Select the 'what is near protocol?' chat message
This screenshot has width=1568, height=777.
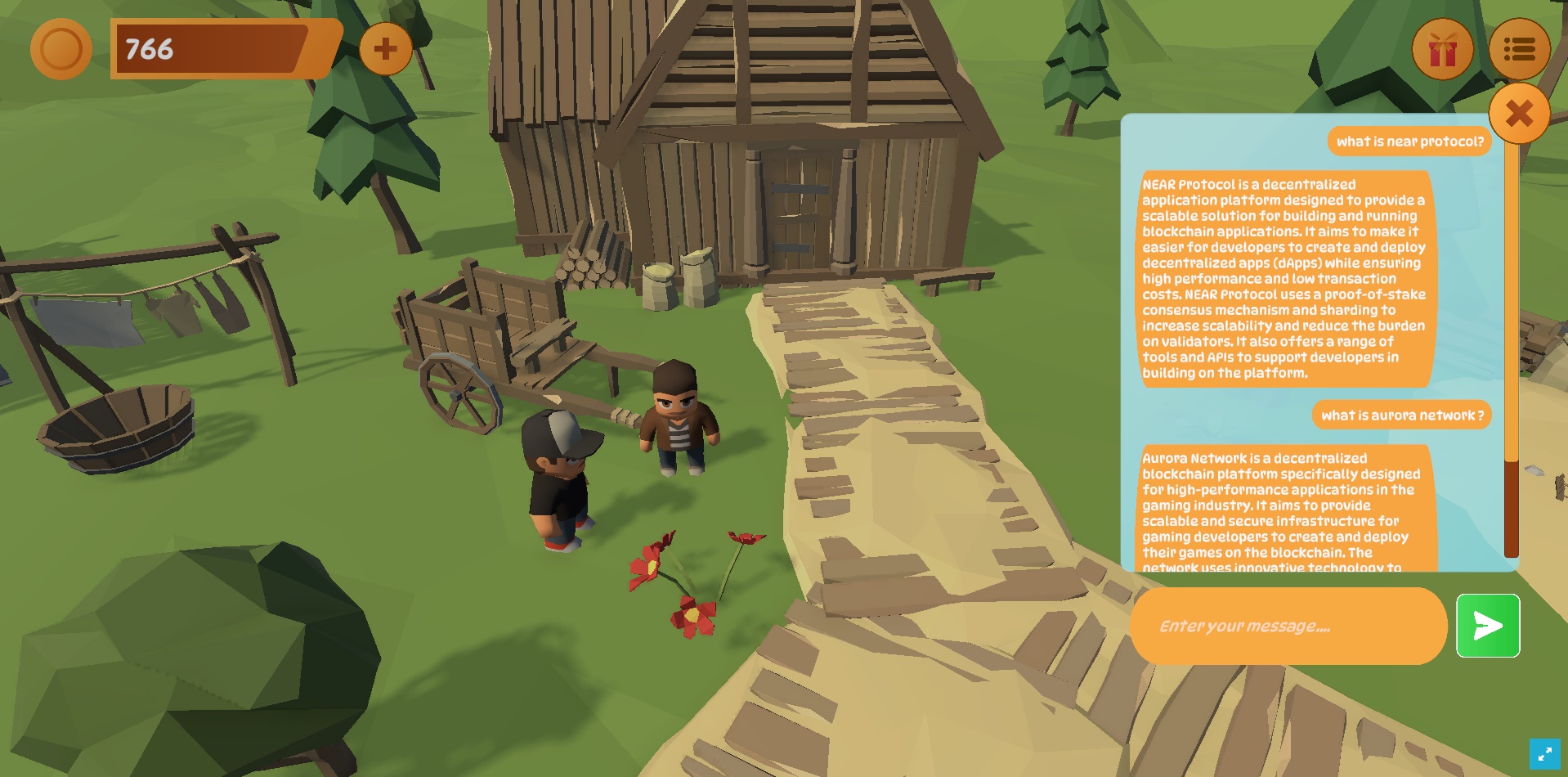pyautogui.click(x=1409, y=141)
